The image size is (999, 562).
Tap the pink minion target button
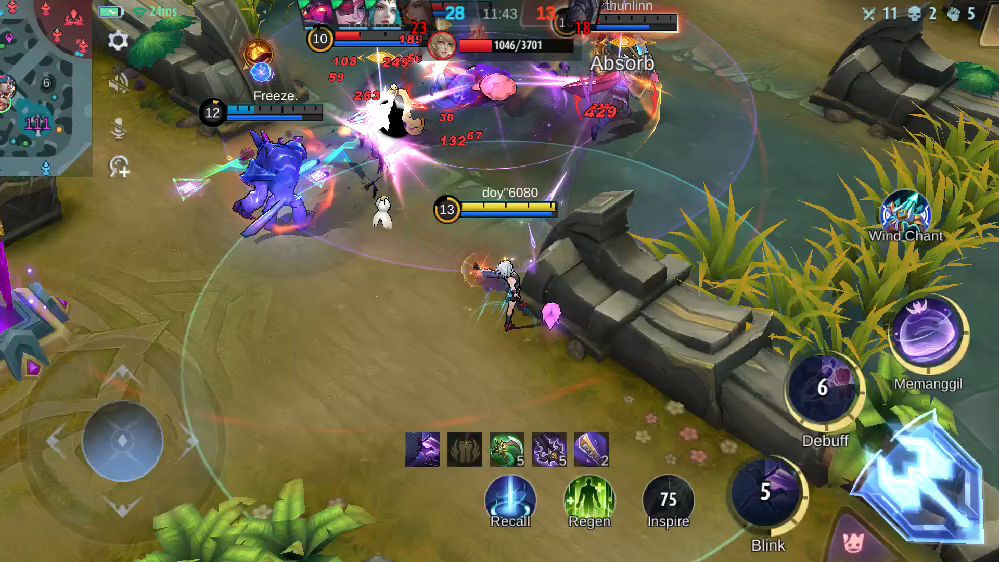pyautogui.click(x=853, y=543)
